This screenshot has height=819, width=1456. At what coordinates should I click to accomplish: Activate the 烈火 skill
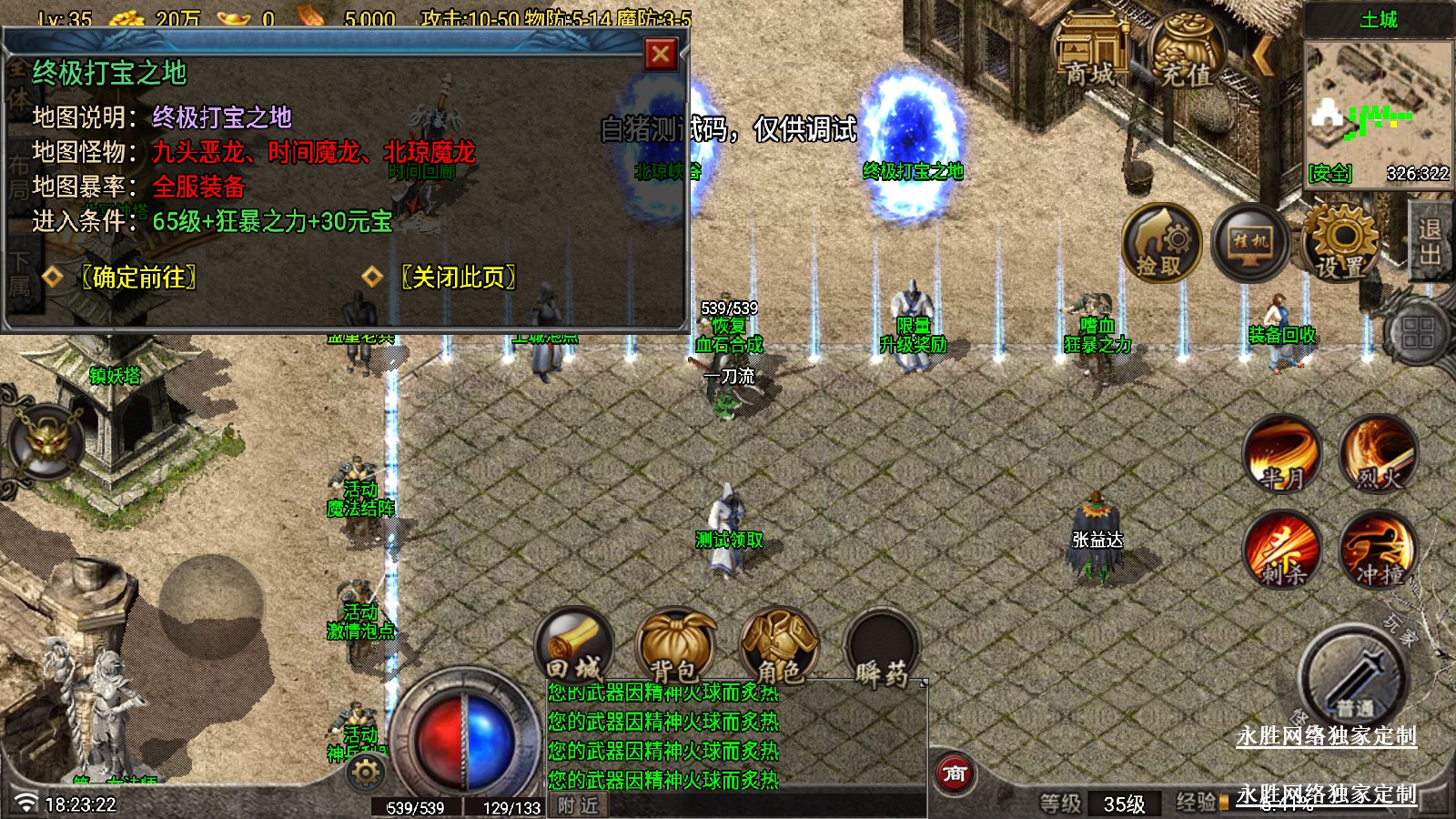coord(1379,454)
